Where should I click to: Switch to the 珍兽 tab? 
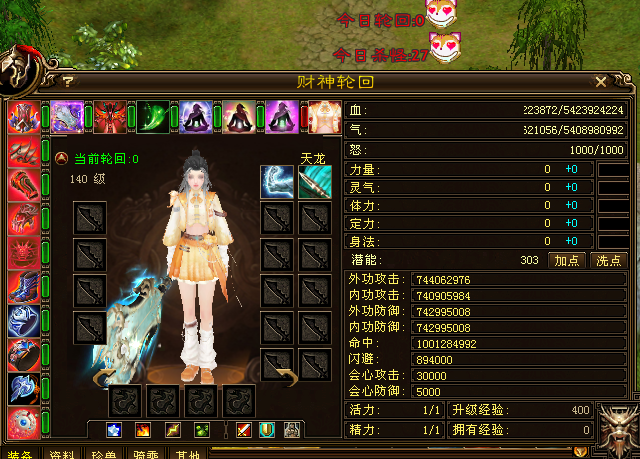[104, 454]
